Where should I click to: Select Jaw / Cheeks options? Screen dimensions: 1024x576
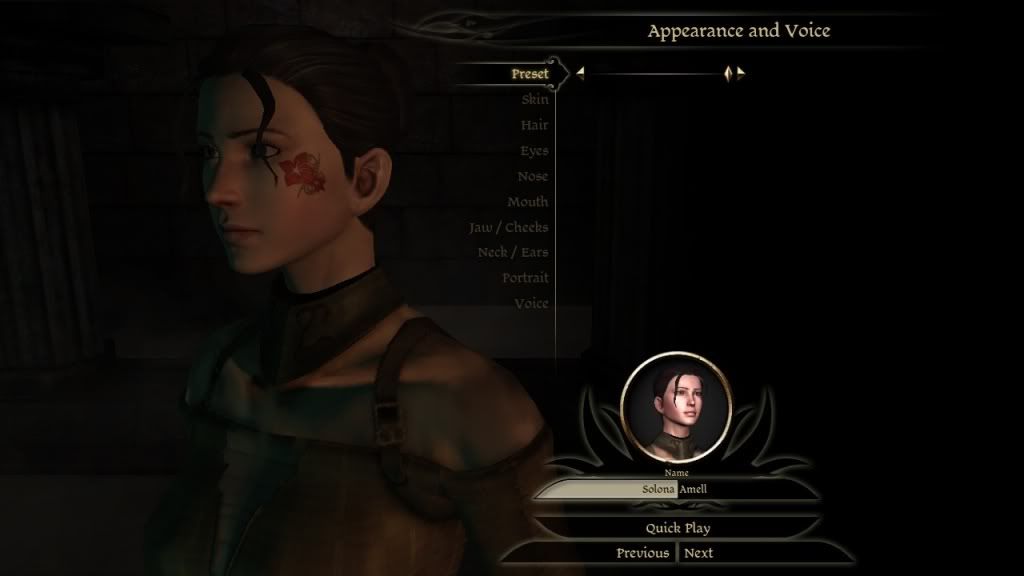tap(509, 227)
